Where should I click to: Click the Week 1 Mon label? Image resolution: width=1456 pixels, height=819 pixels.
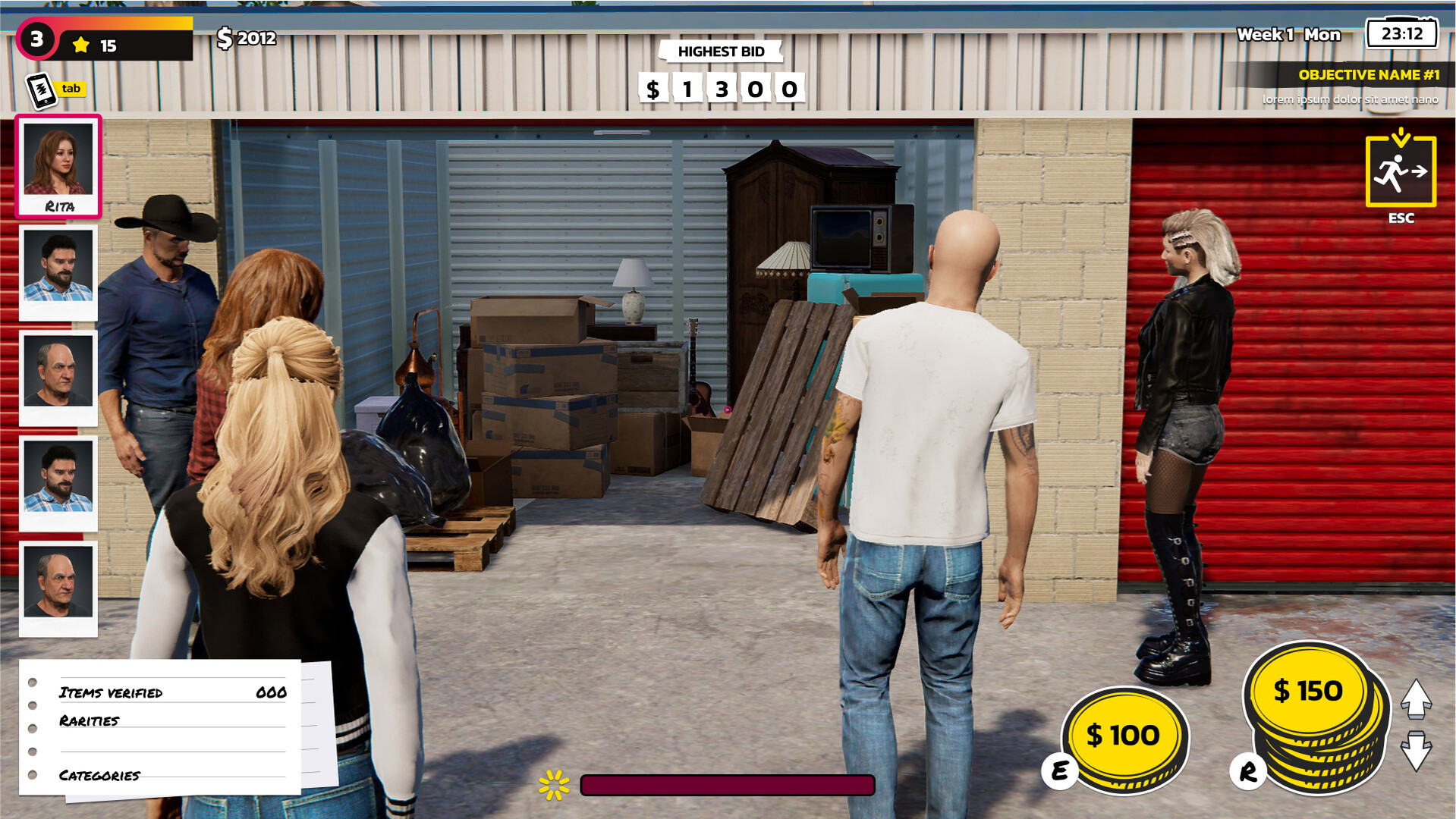click(1288, 33)
